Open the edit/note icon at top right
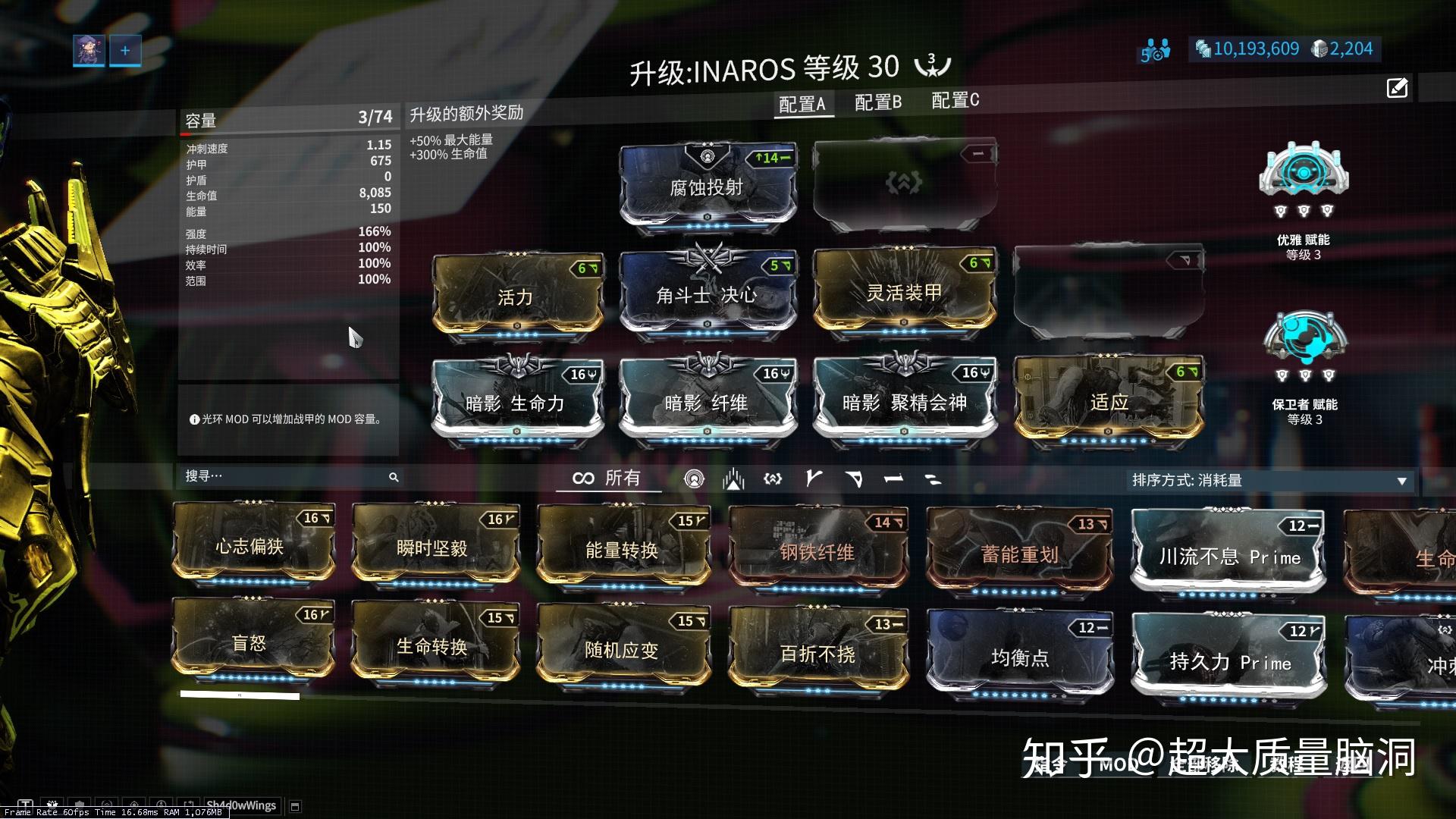Screen dimensions: 1456x819 point(1397,89)
